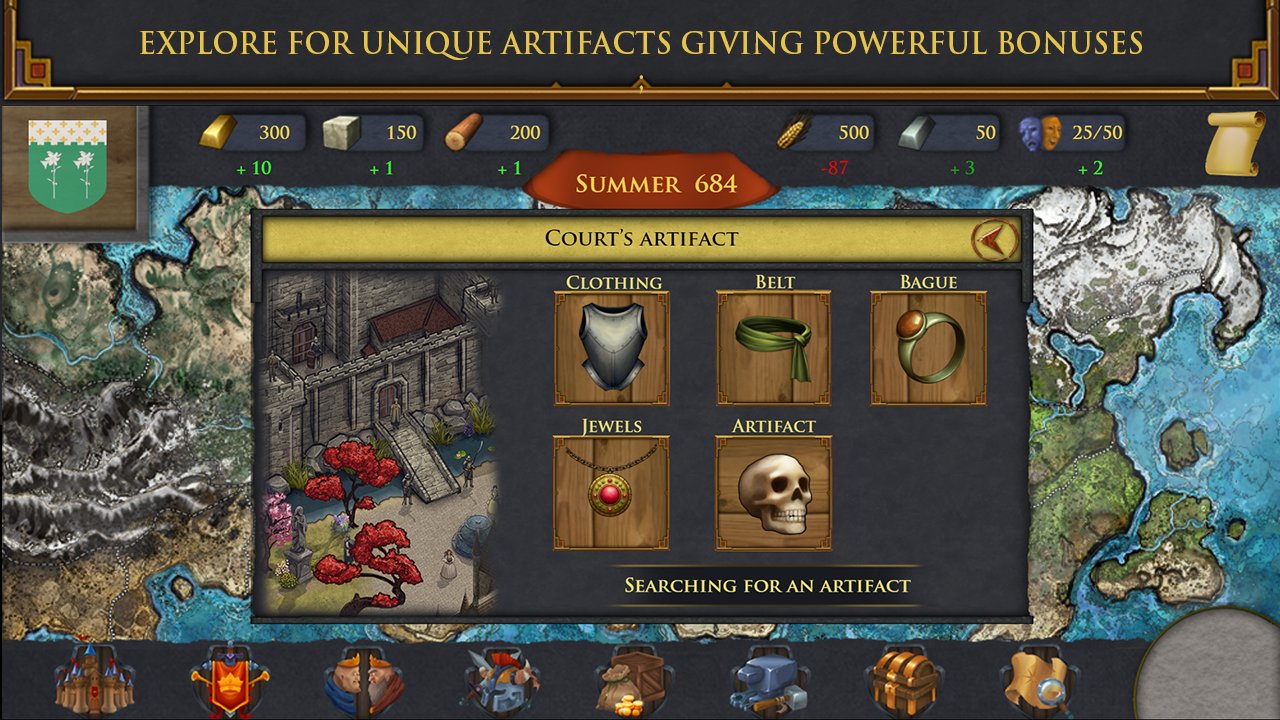Open the helmet and weapons military menu

pyautogui.click(x=500, y=683)
